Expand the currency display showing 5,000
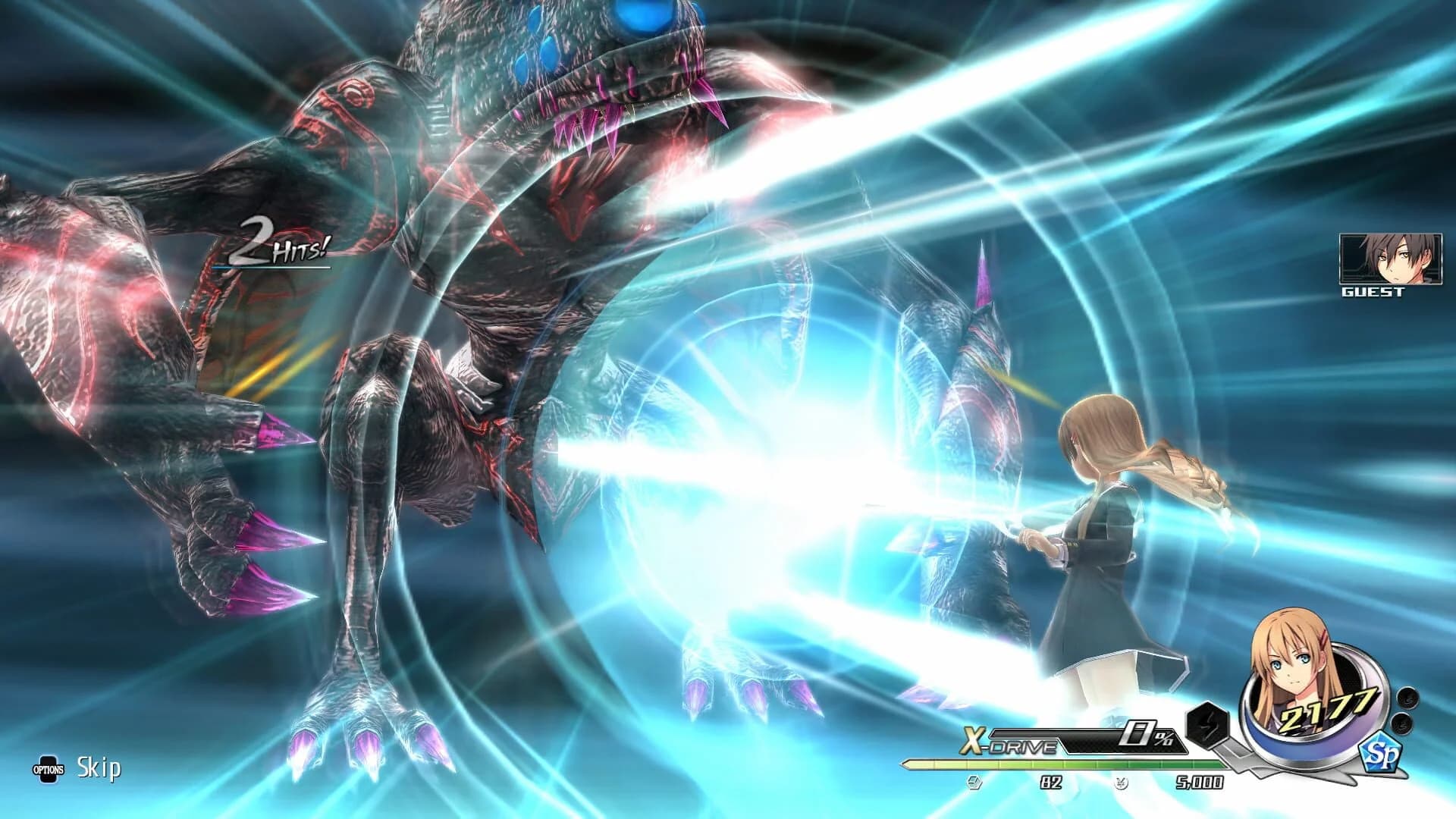The width and height of the screenshot is (1456, 819). point(1199,783)
